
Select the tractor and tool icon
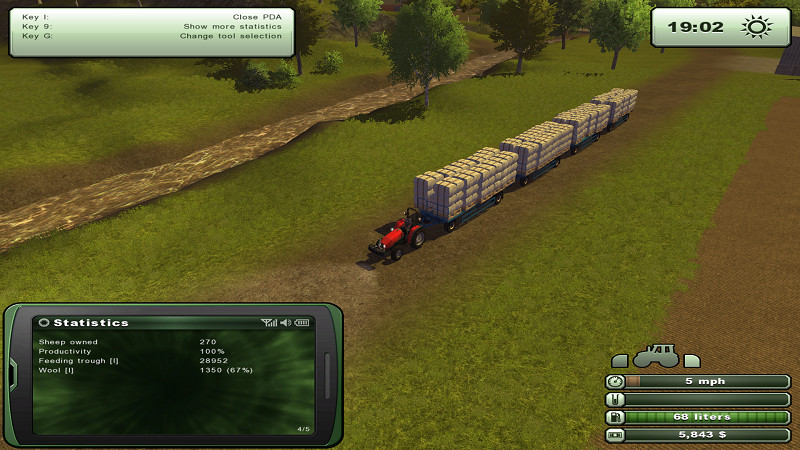point(656,356)
